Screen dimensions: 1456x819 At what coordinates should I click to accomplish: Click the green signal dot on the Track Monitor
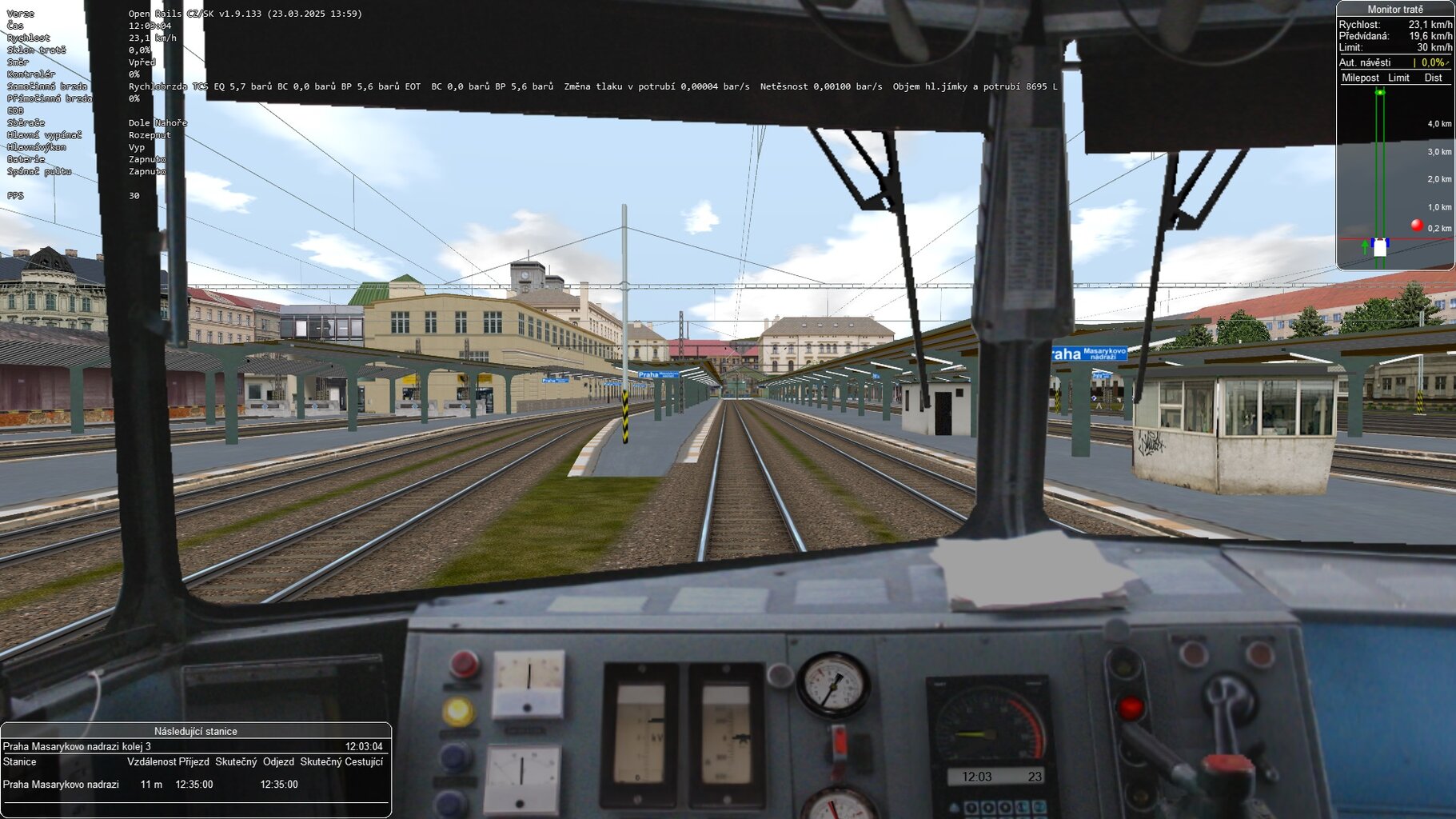[x=1380, y=92]
